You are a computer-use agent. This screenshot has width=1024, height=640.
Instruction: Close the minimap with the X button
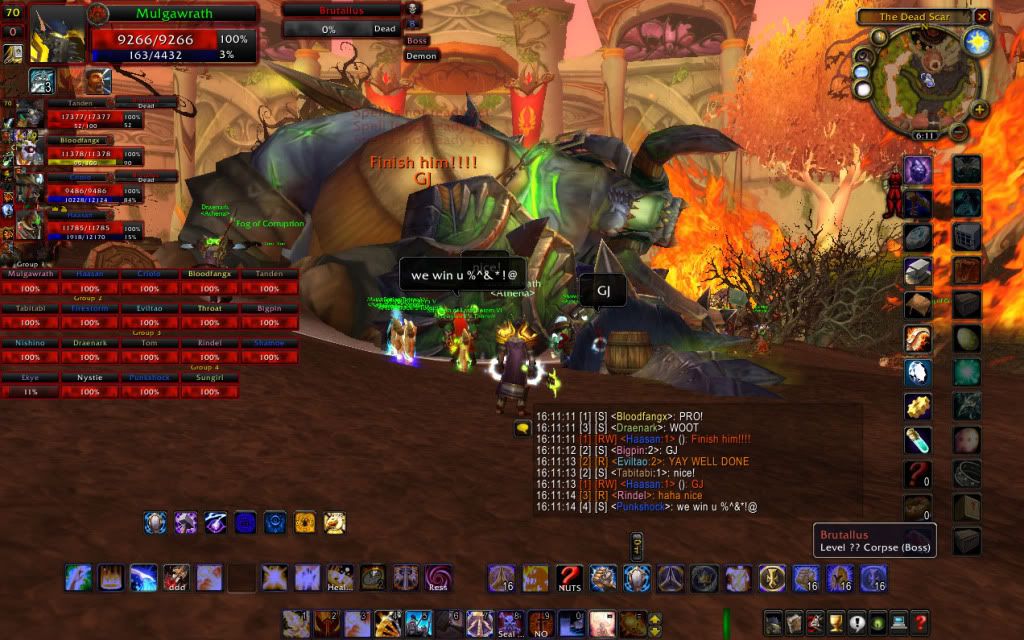[x=982, y=17]
